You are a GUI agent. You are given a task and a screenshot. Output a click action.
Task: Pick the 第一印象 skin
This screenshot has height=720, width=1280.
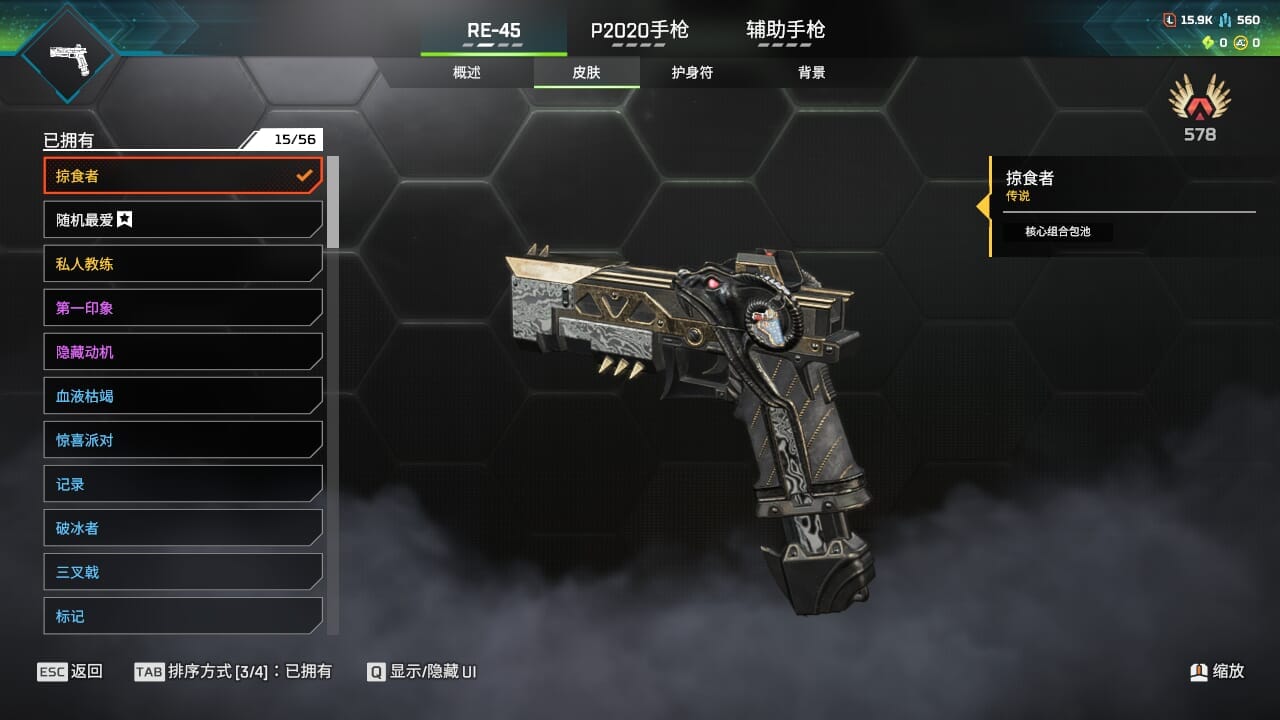pyautogui.click(x=183, y=308)
